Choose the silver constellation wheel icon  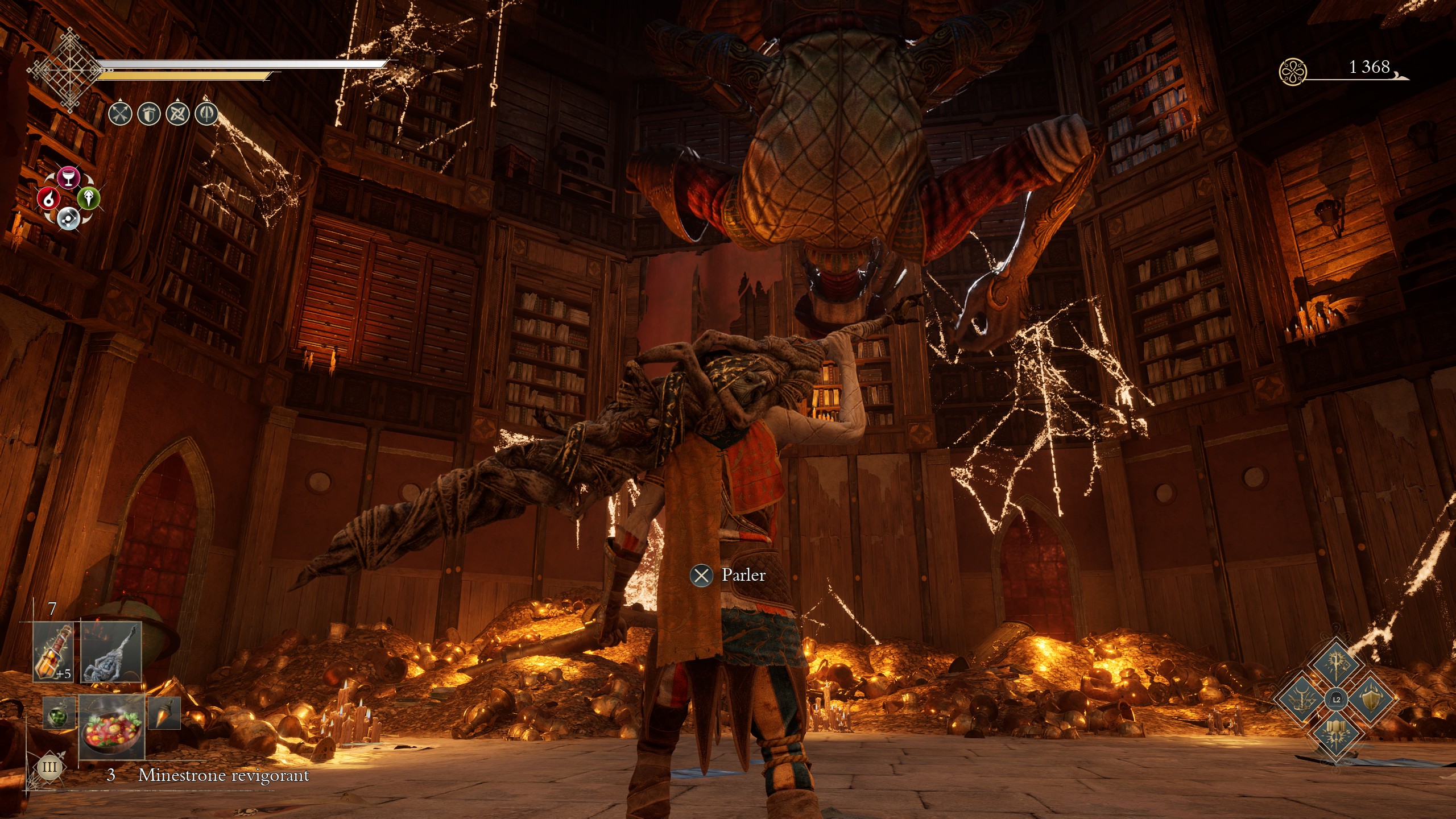[68, 218]
